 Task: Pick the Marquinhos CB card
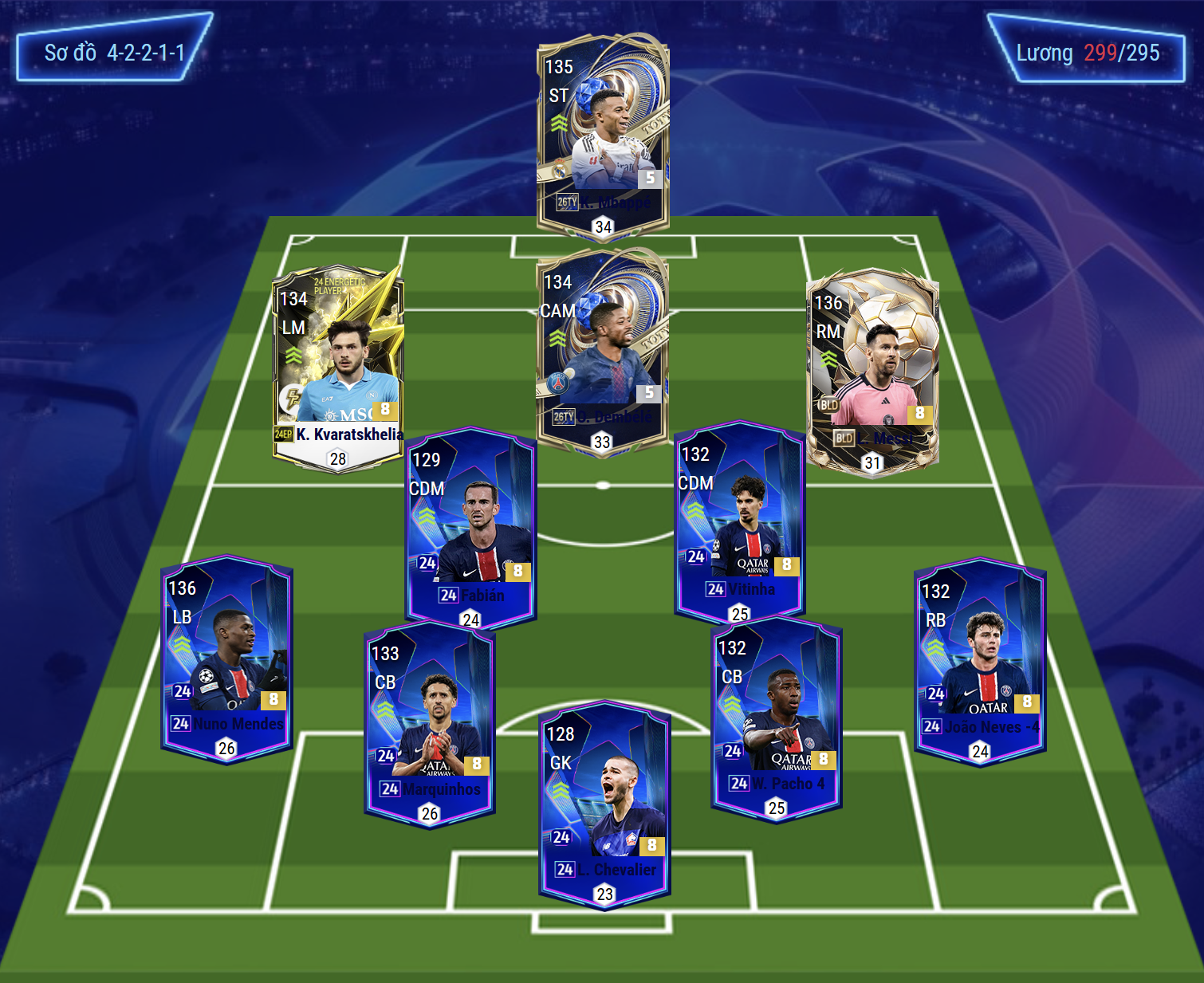pyautogui.click(x=430, y=722)
